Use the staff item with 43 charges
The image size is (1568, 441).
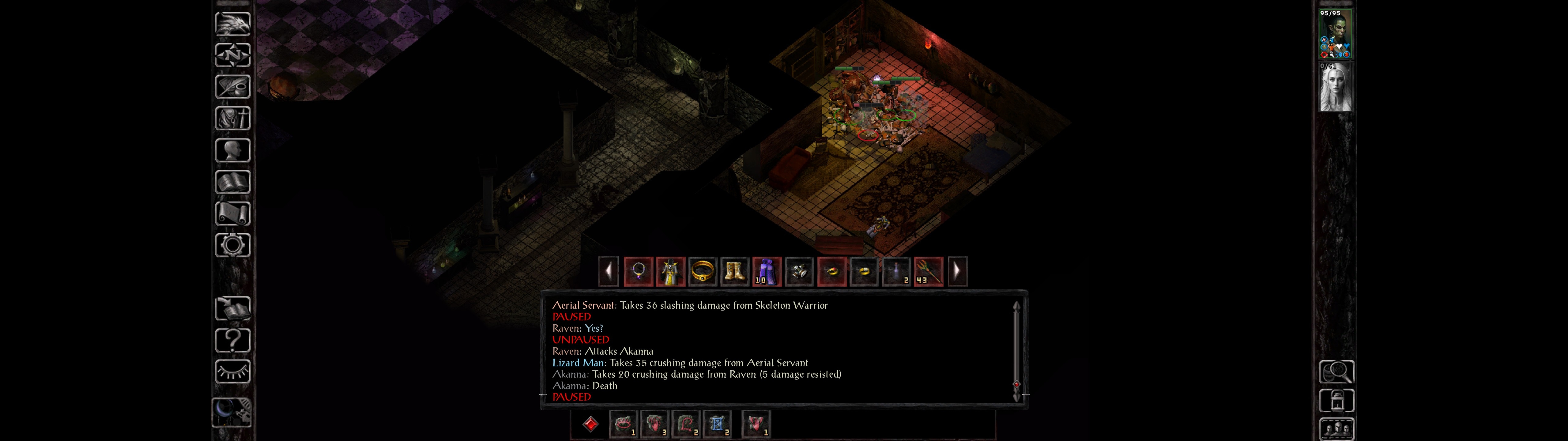[928, 272]
